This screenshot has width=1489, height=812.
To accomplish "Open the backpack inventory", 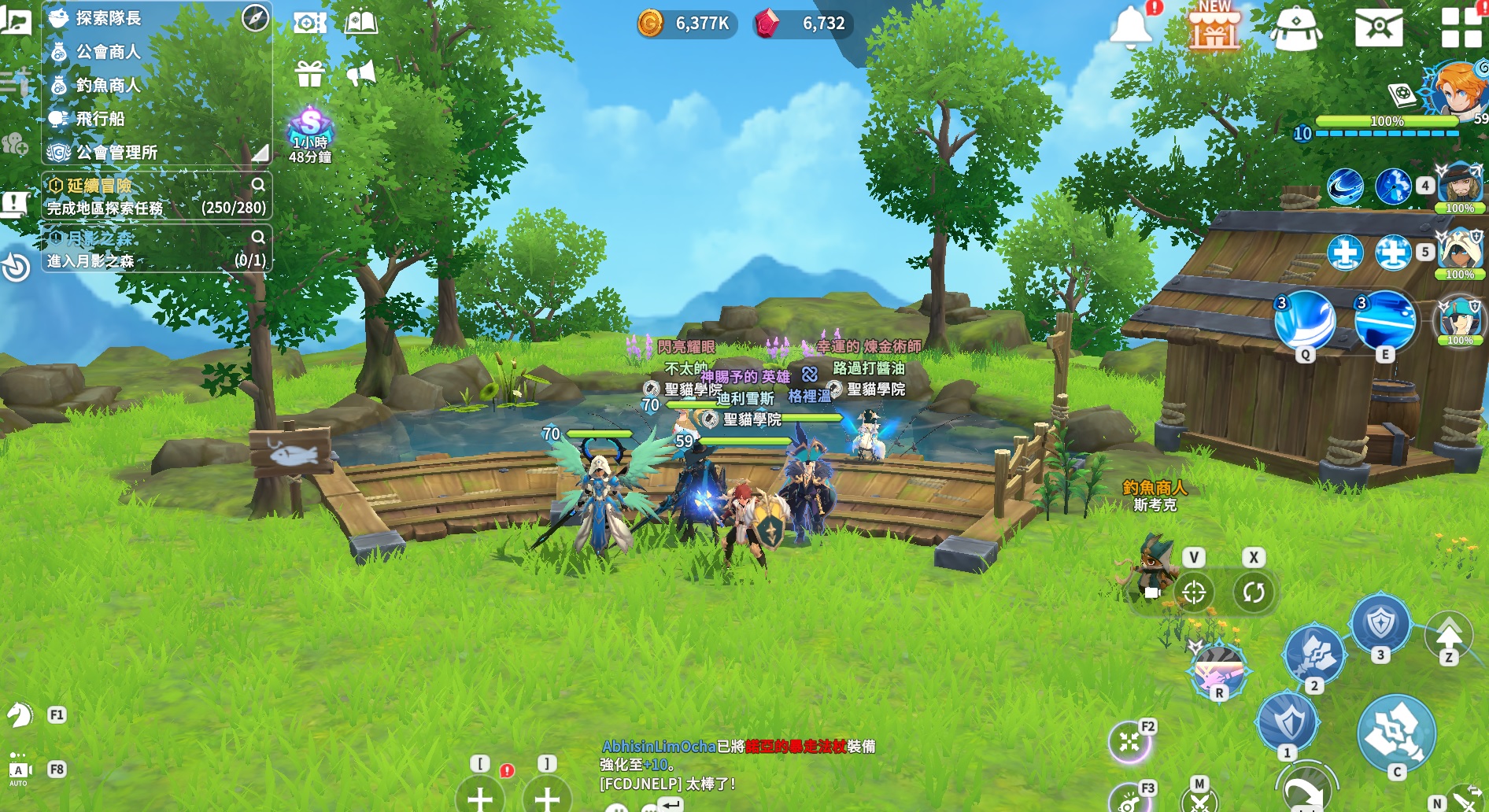I will pyautogui.click(x=1295, y=28).
